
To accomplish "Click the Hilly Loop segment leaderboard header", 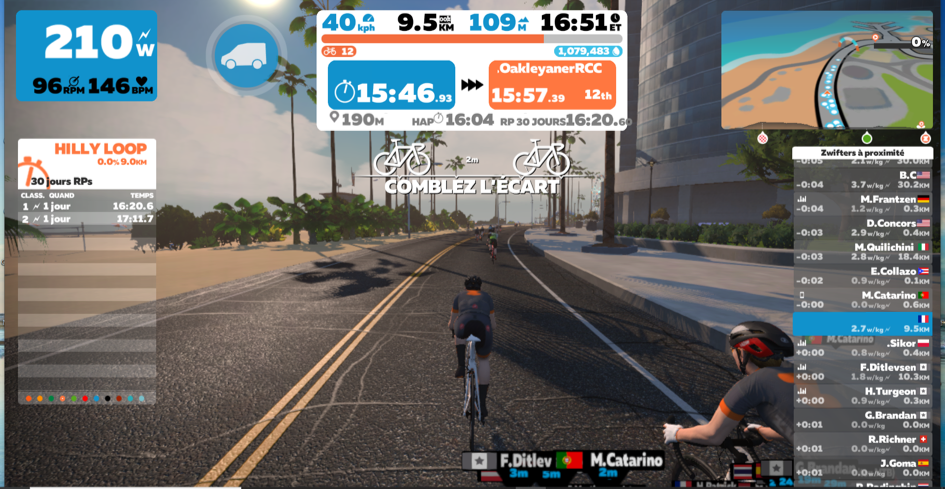I will click(99, 149).
